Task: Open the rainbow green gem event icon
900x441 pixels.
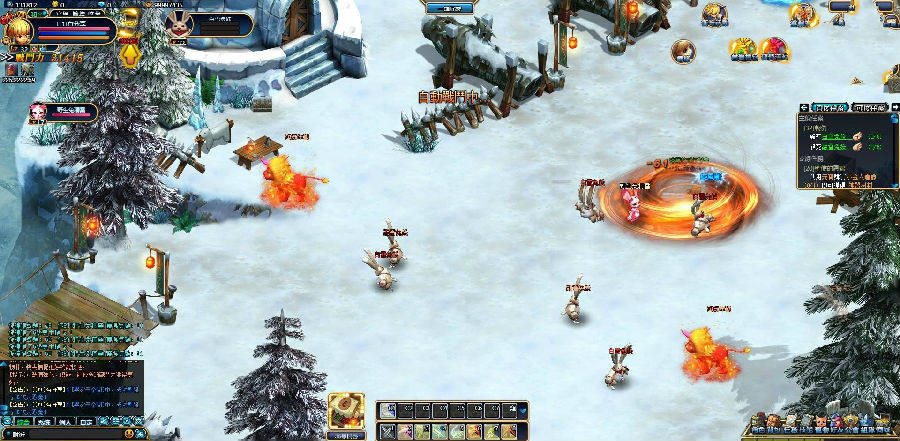Action: click(743, 48)
